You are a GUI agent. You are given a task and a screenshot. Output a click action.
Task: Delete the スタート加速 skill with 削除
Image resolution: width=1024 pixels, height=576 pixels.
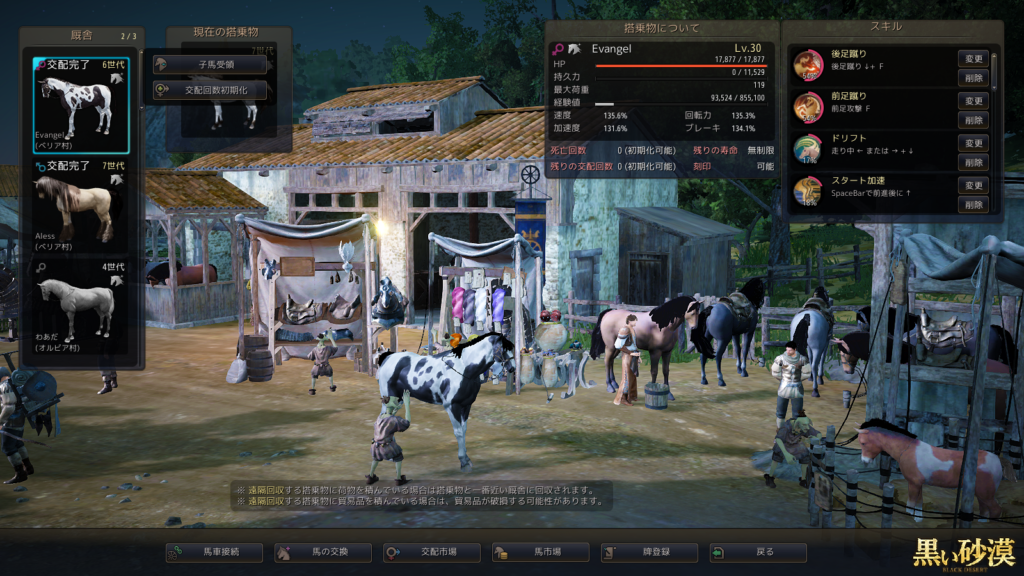[x=973, y=204]
